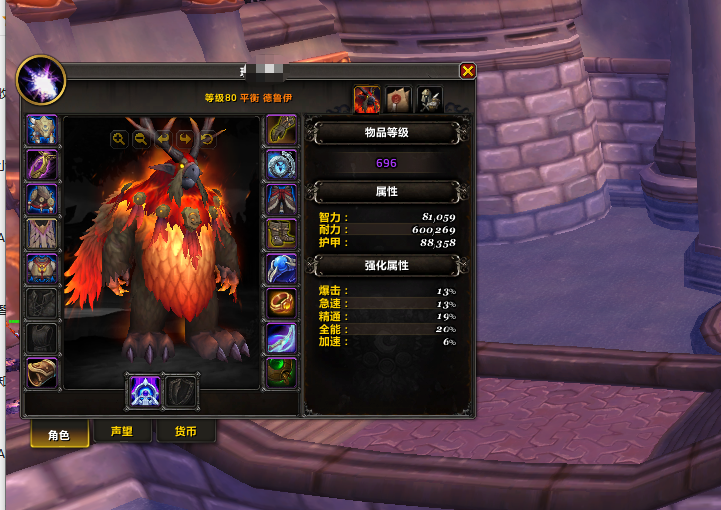
Task: Click the character portrait icon
Action: coord(41,80)
